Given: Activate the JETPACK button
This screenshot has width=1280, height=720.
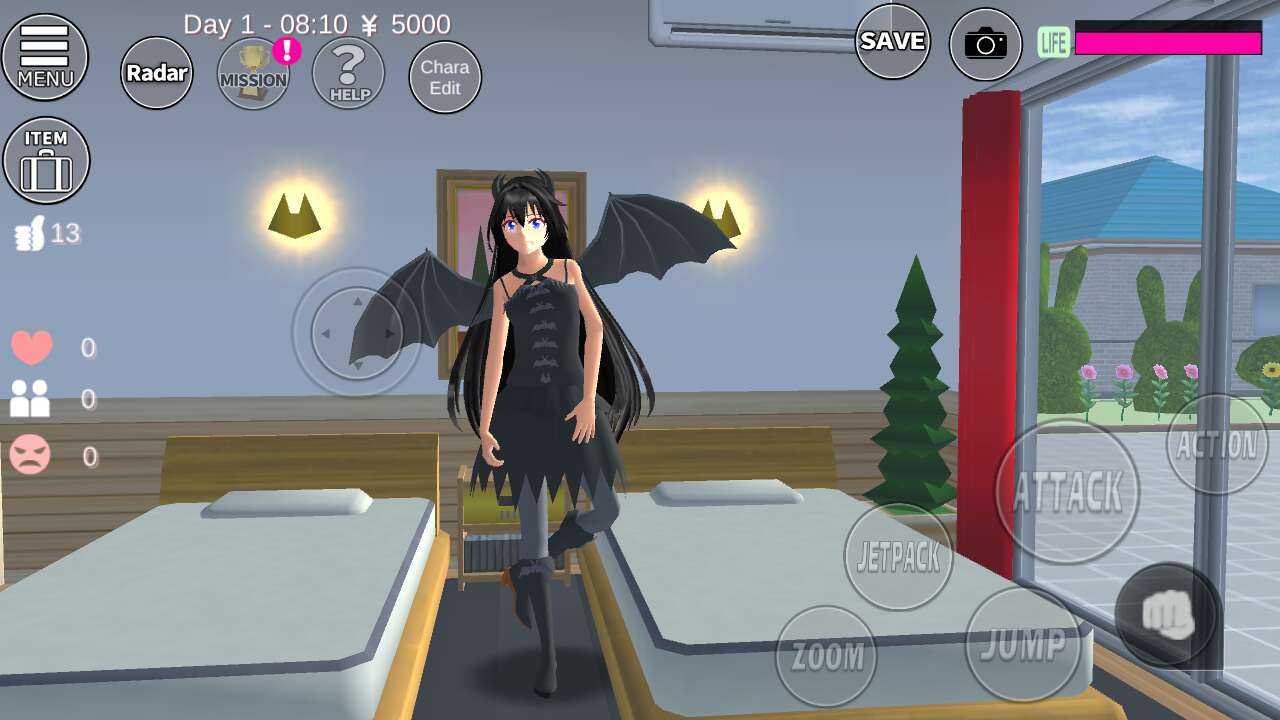Looking at the screenshot, I should pyautogui.click(x=899, y=557).
